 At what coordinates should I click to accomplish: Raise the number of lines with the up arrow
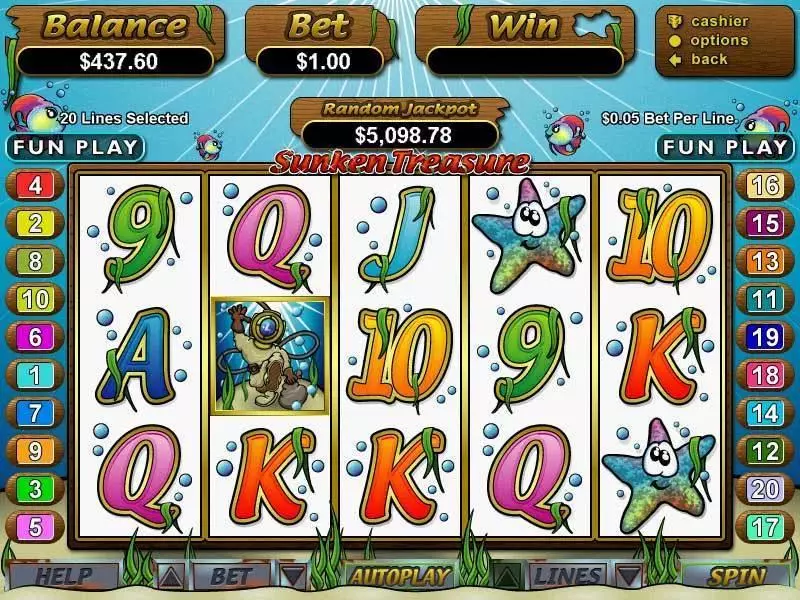click(x=508, y=576)
